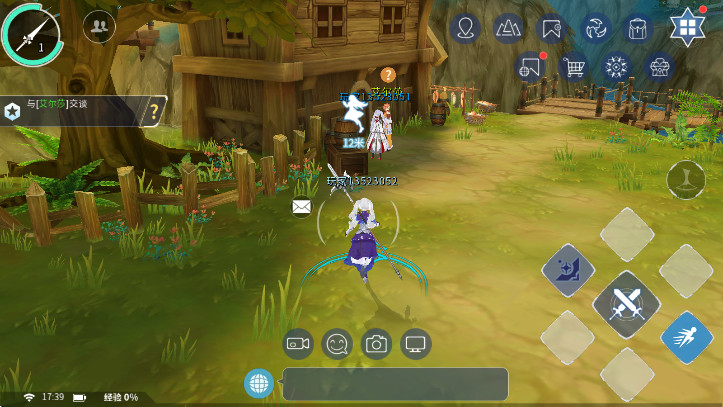Toggle the star-shaped main menu button
This screenshot has height=407, width=723.
point(688,27)
